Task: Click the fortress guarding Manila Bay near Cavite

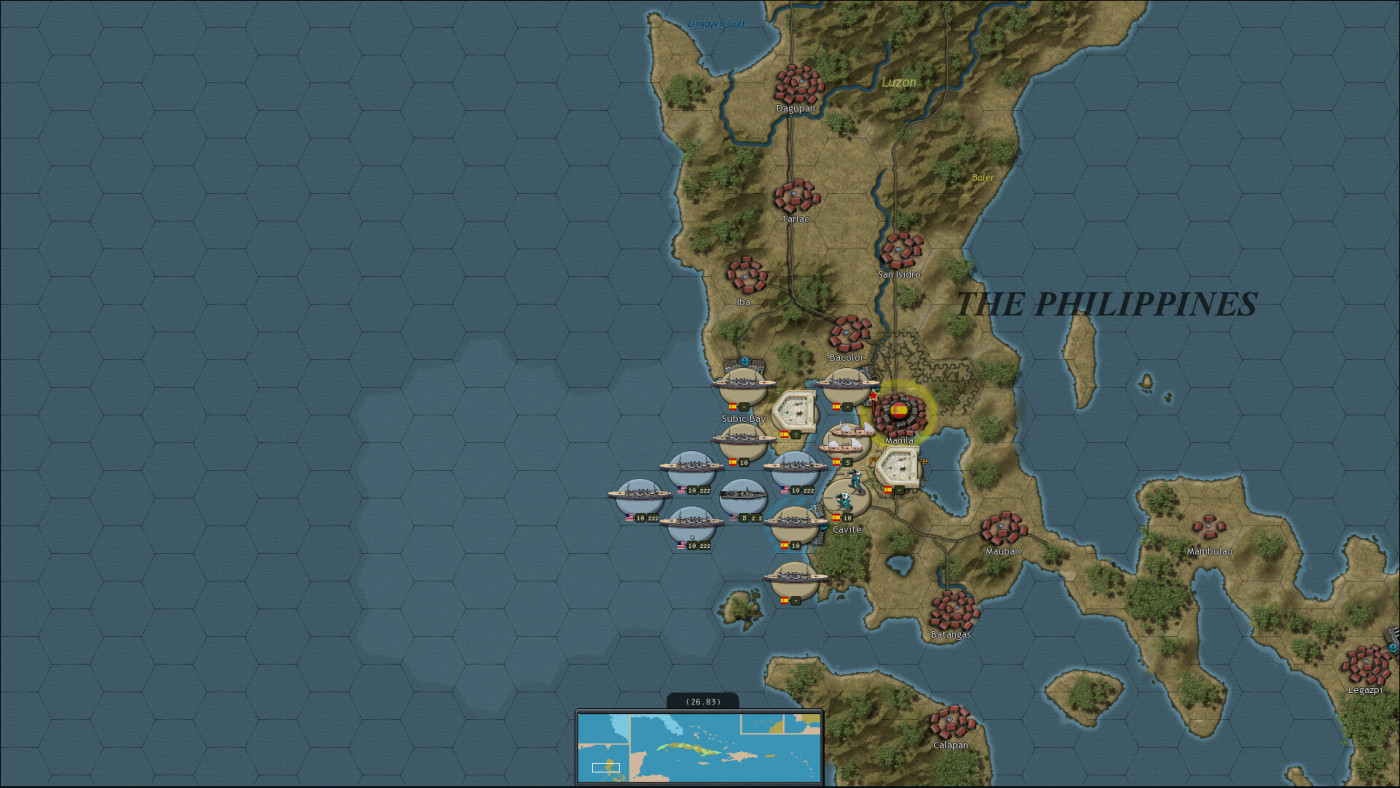Action: point(900,468)
